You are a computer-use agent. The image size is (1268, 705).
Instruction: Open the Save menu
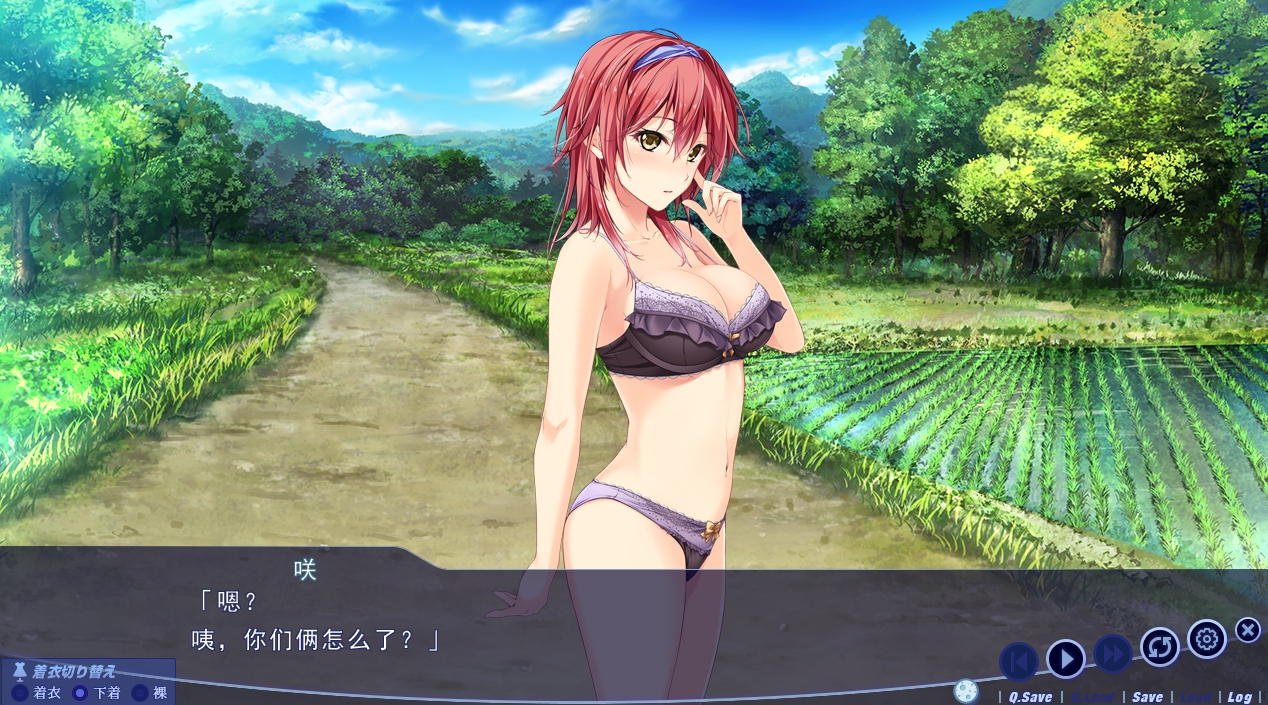(x=1147, y=697)
